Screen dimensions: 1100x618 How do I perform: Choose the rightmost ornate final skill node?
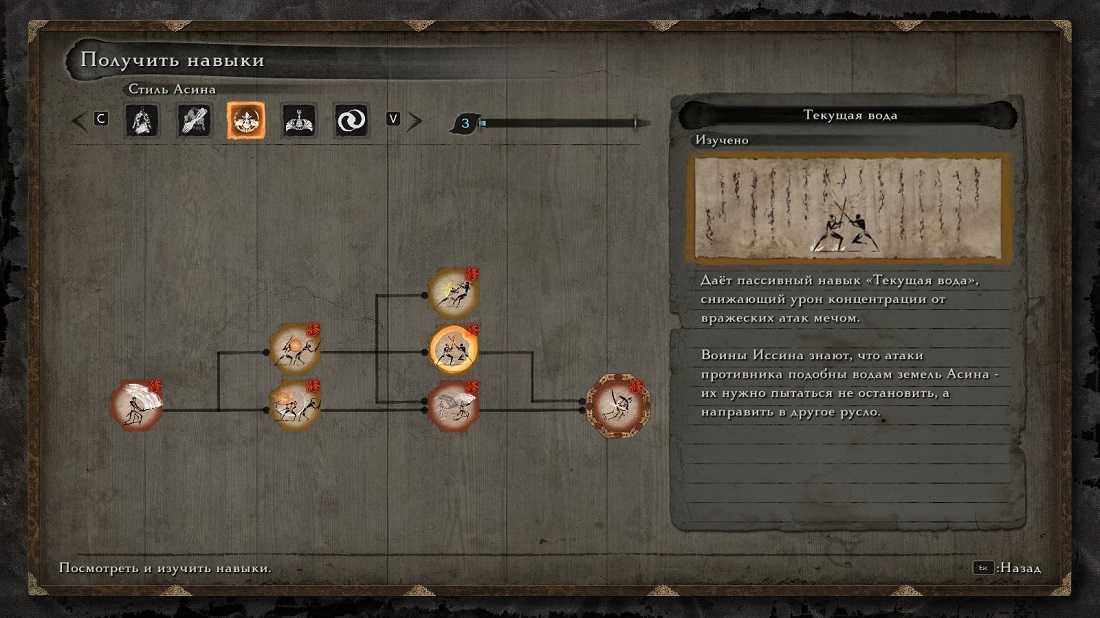(x=617, y=405)
